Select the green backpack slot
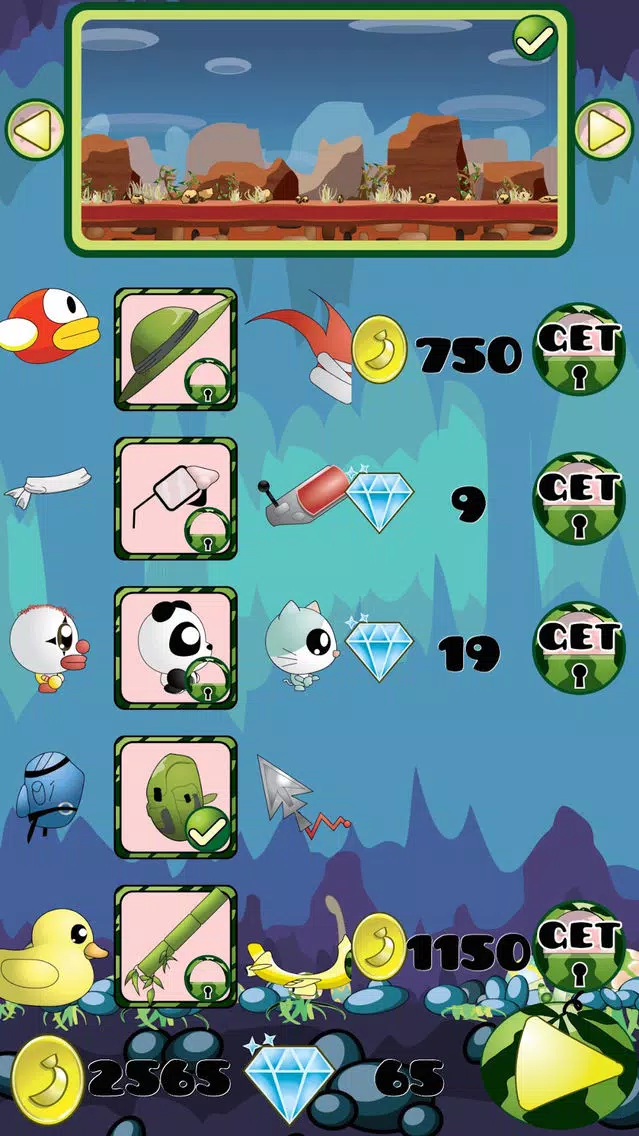 coord(176,797)
